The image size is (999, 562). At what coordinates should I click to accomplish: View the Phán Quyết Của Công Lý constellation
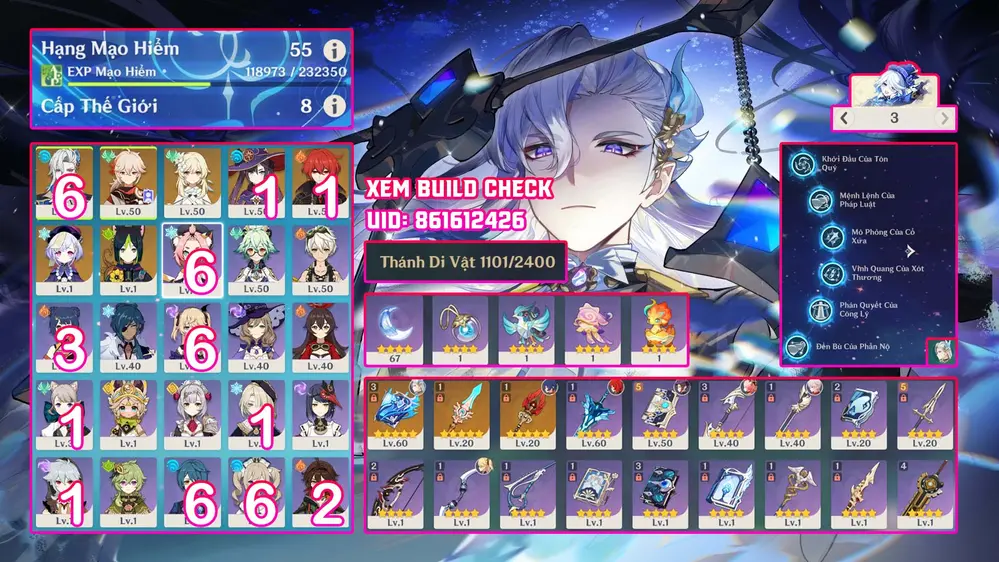pyautogui.click(x=820, y=308)
